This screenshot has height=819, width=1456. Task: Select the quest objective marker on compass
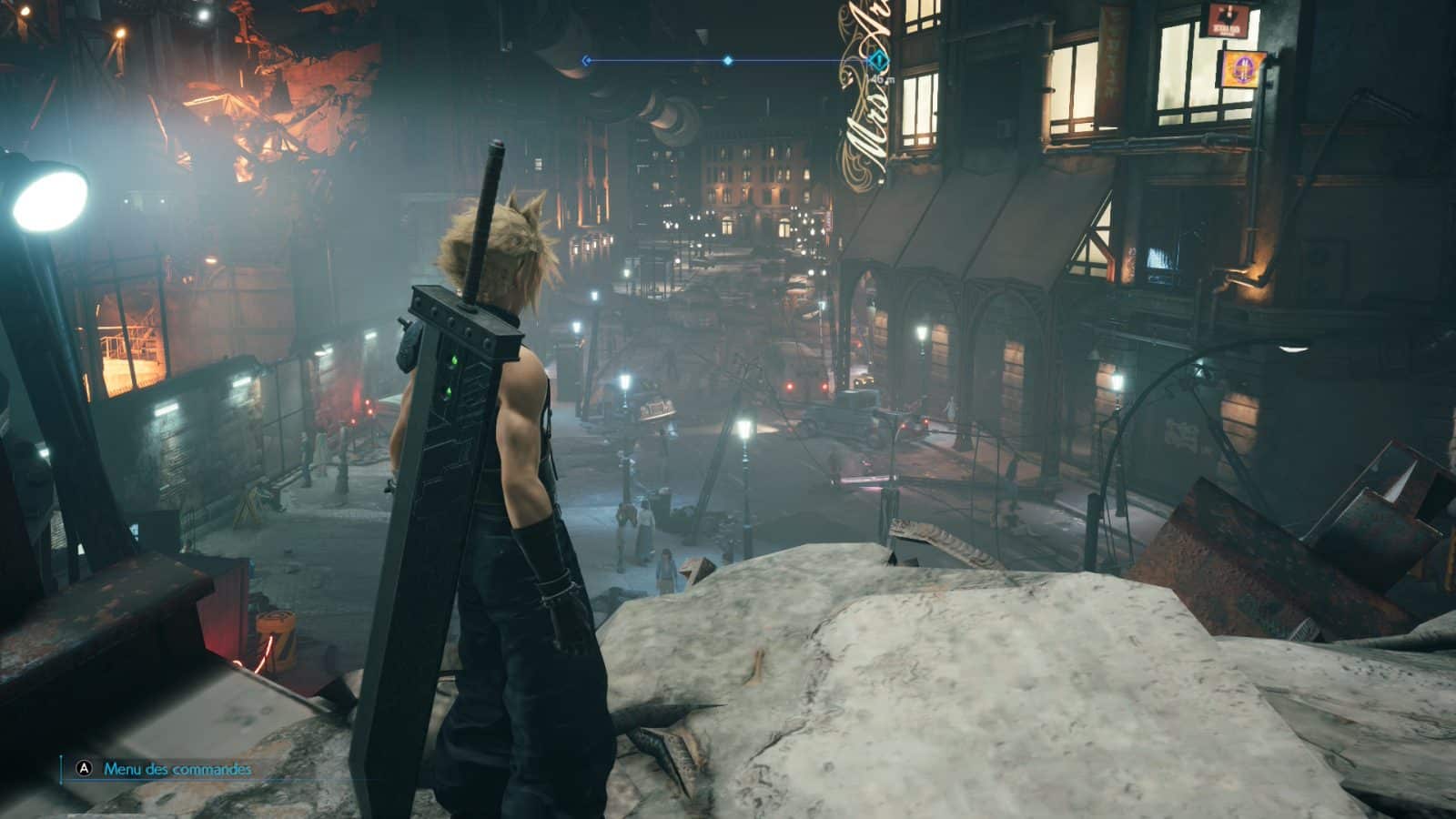pos(877,61)
